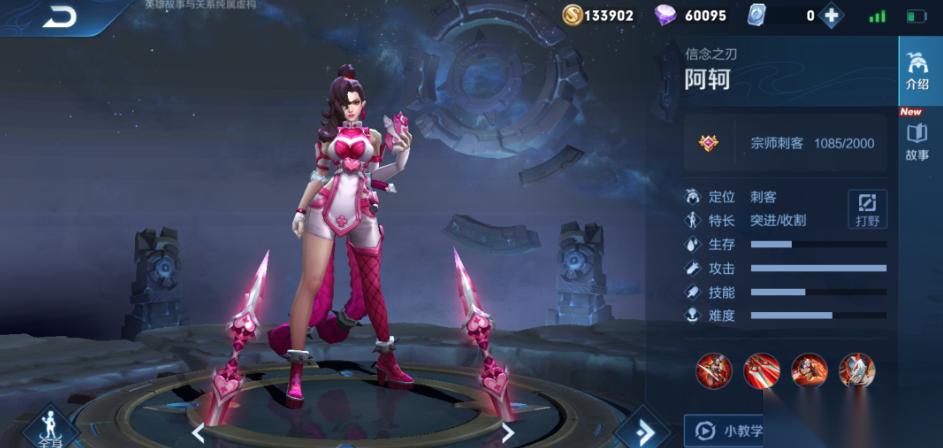Play the 小教学 tutorial video
Viewport: 943px width, 448px height.
coord(725,431)
